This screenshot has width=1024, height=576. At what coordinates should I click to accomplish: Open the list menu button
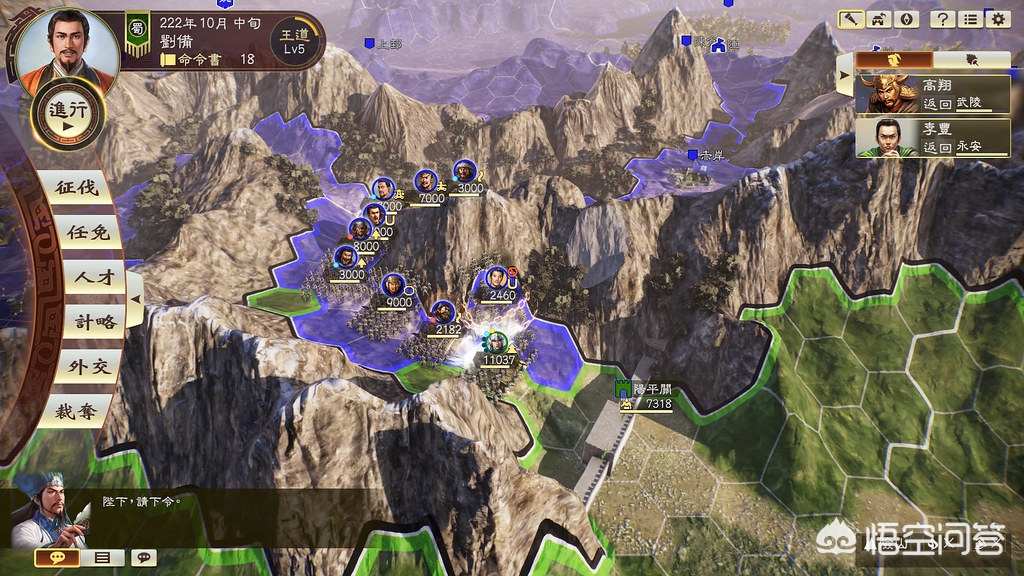(969, 19)
